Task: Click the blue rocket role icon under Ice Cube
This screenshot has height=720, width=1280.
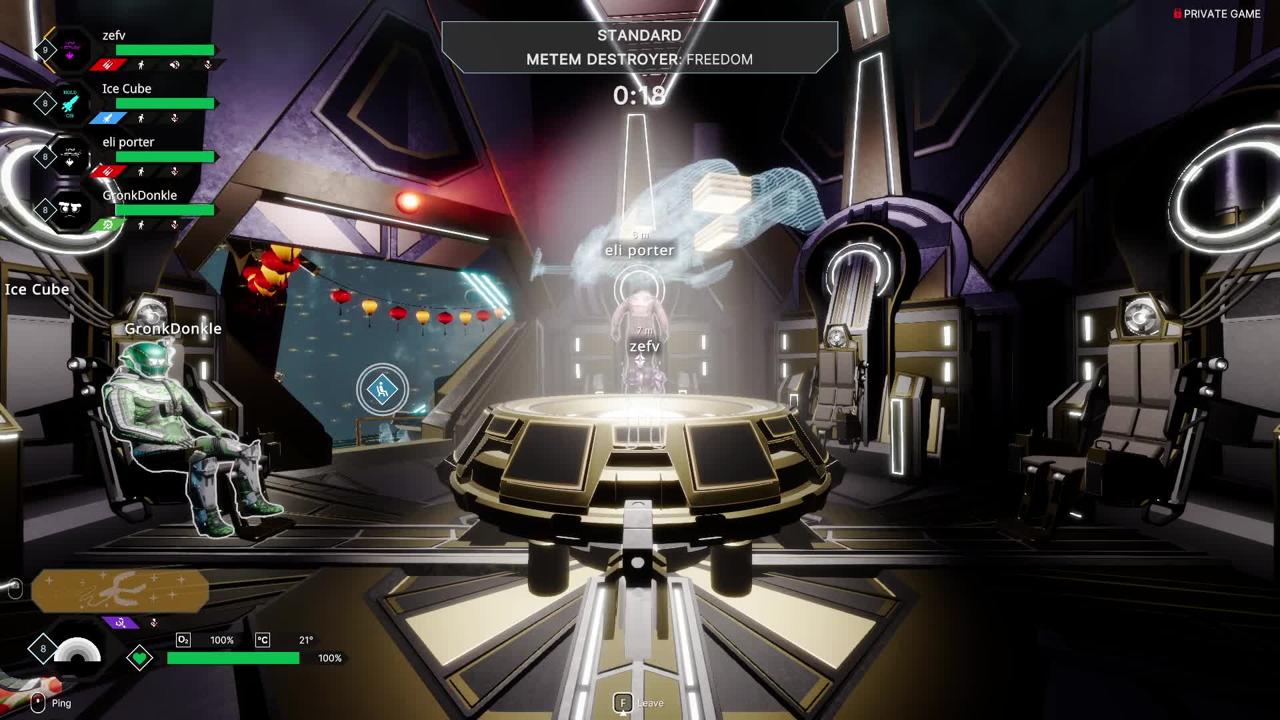Action: click(107, 118)
